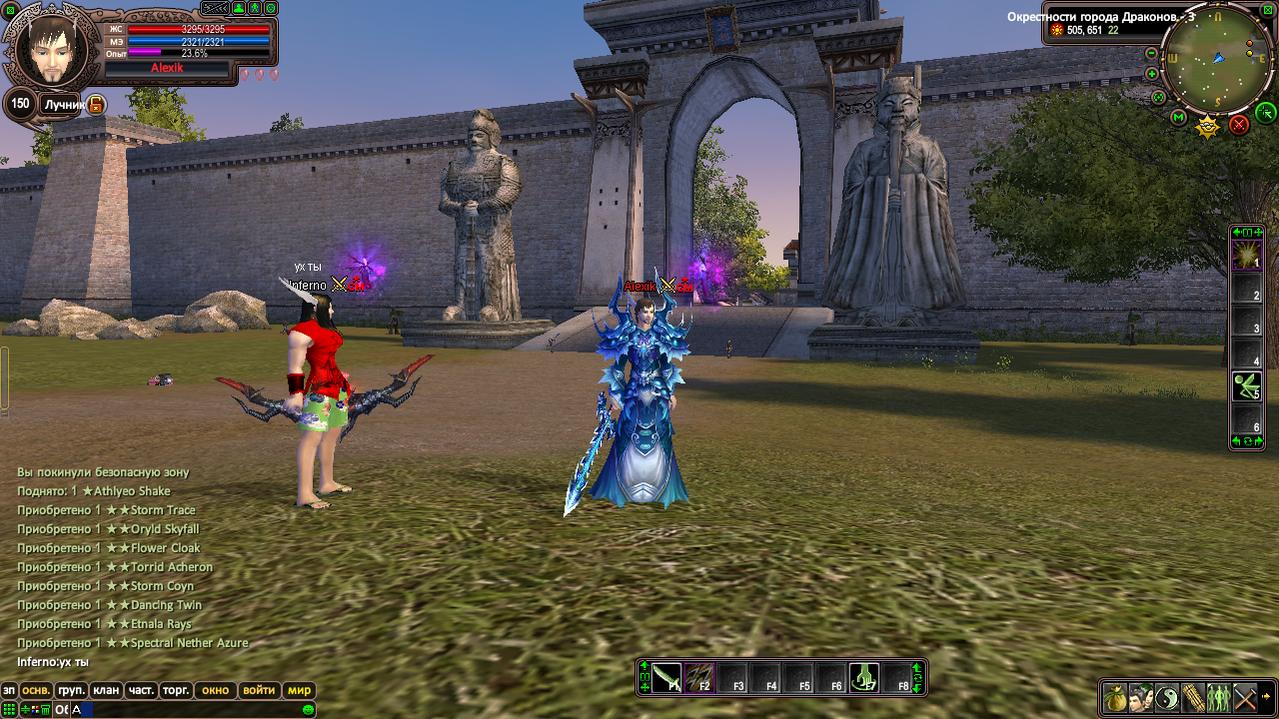The image size is (1279, 719).
Task: Activate the F1 sword attack skill
Action: pyautogui.click(x=668, y=677)
